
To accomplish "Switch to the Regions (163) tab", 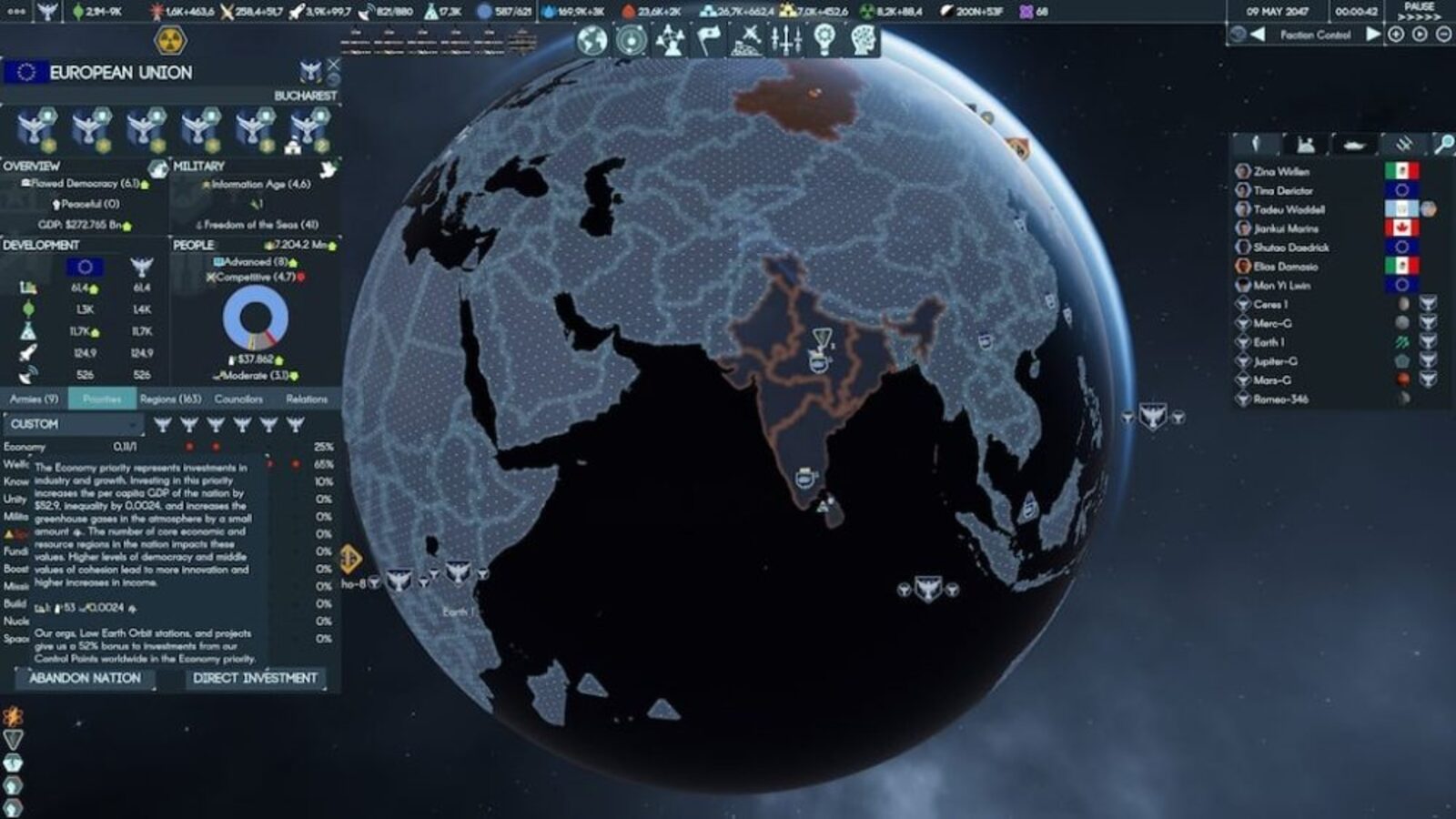I will (171, 399).
